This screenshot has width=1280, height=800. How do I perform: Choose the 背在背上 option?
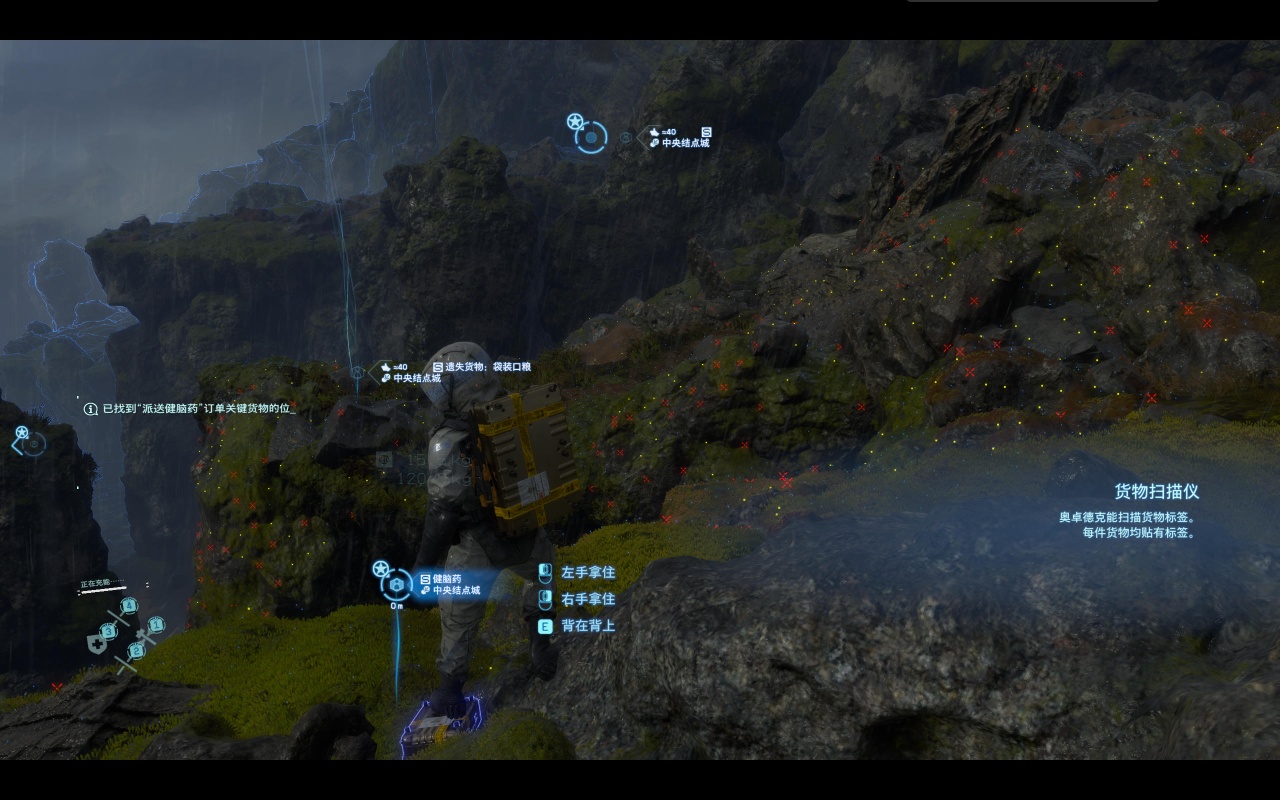(587, 626)
